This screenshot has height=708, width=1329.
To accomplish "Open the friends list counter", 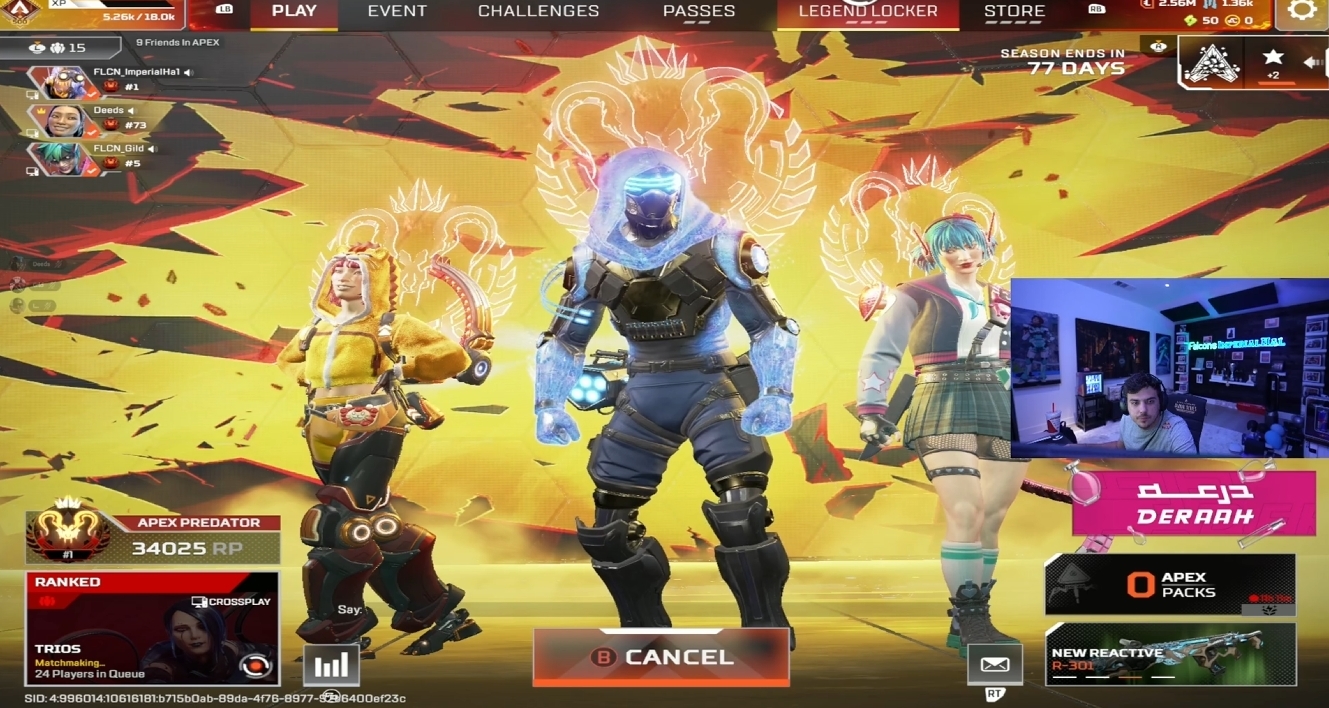I will tap(60, 47).
